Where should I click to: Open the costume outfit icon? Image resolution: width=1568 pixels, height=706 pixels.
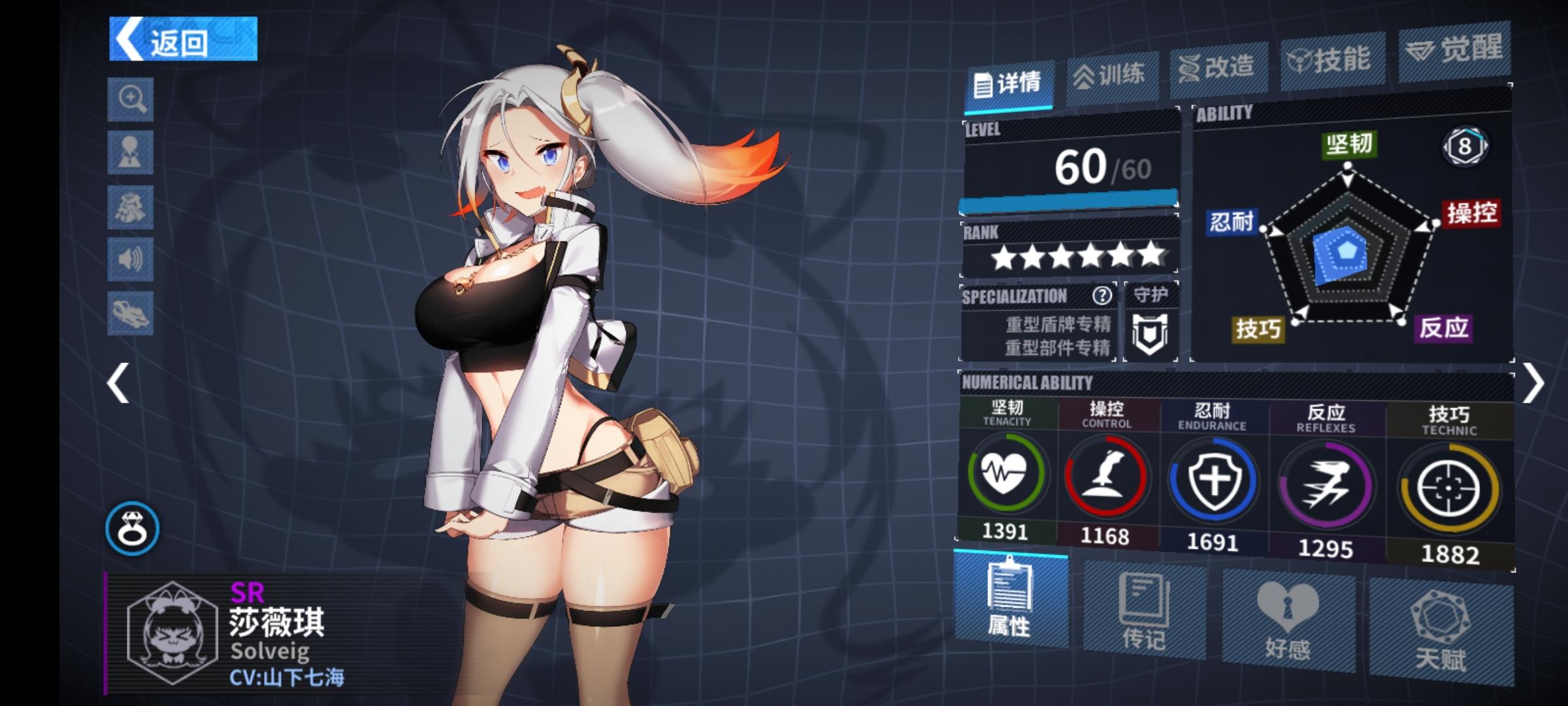[131, 207]
